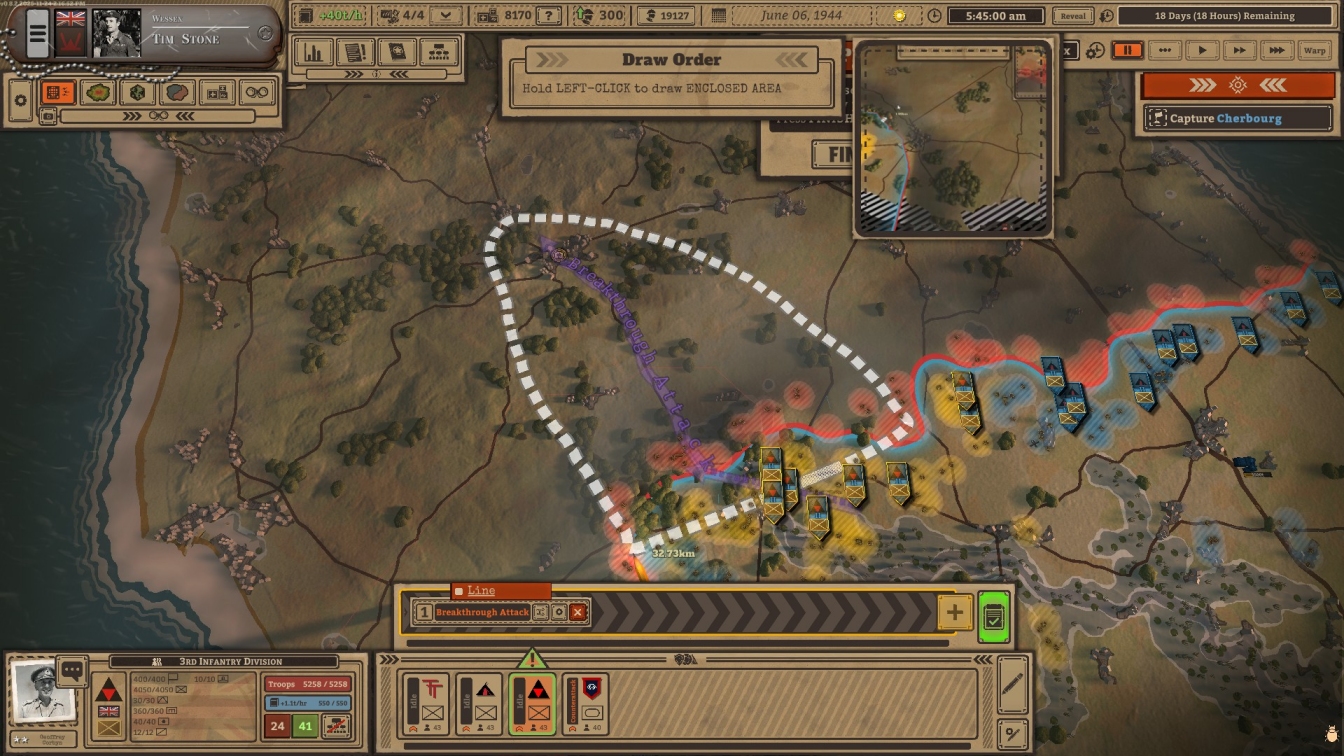Screen dimensions: 1344x756
Task: Remove the Breakthrough Attack order
Action: [x=578, y=612]
